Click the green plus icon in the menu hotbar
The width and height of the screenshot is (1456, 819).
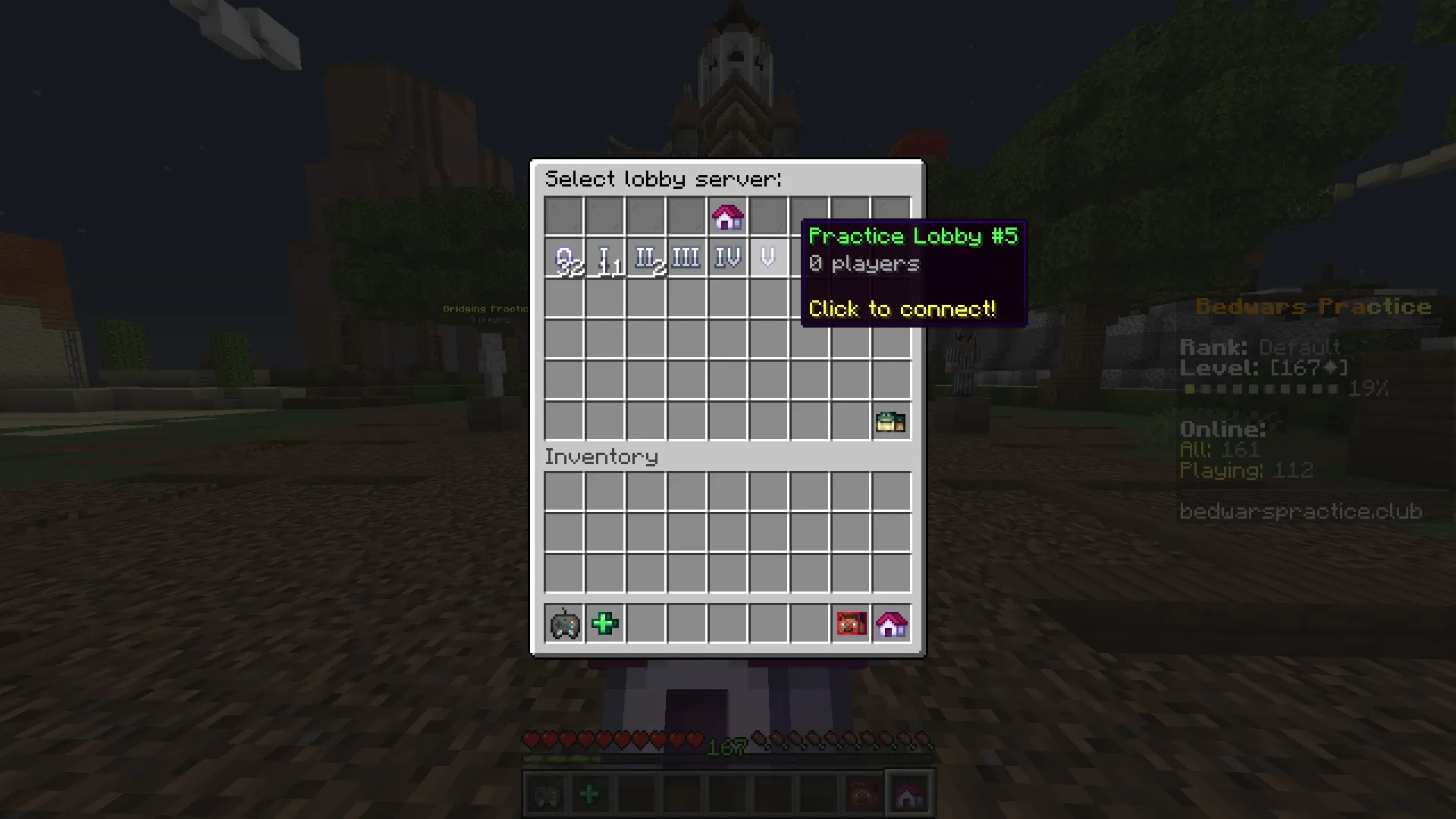[604, 623]
